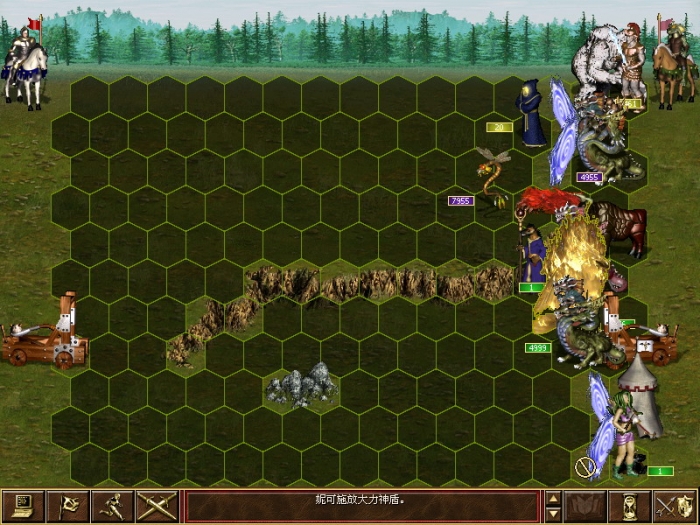Click the combat log message panel

(x=362, y=506)
